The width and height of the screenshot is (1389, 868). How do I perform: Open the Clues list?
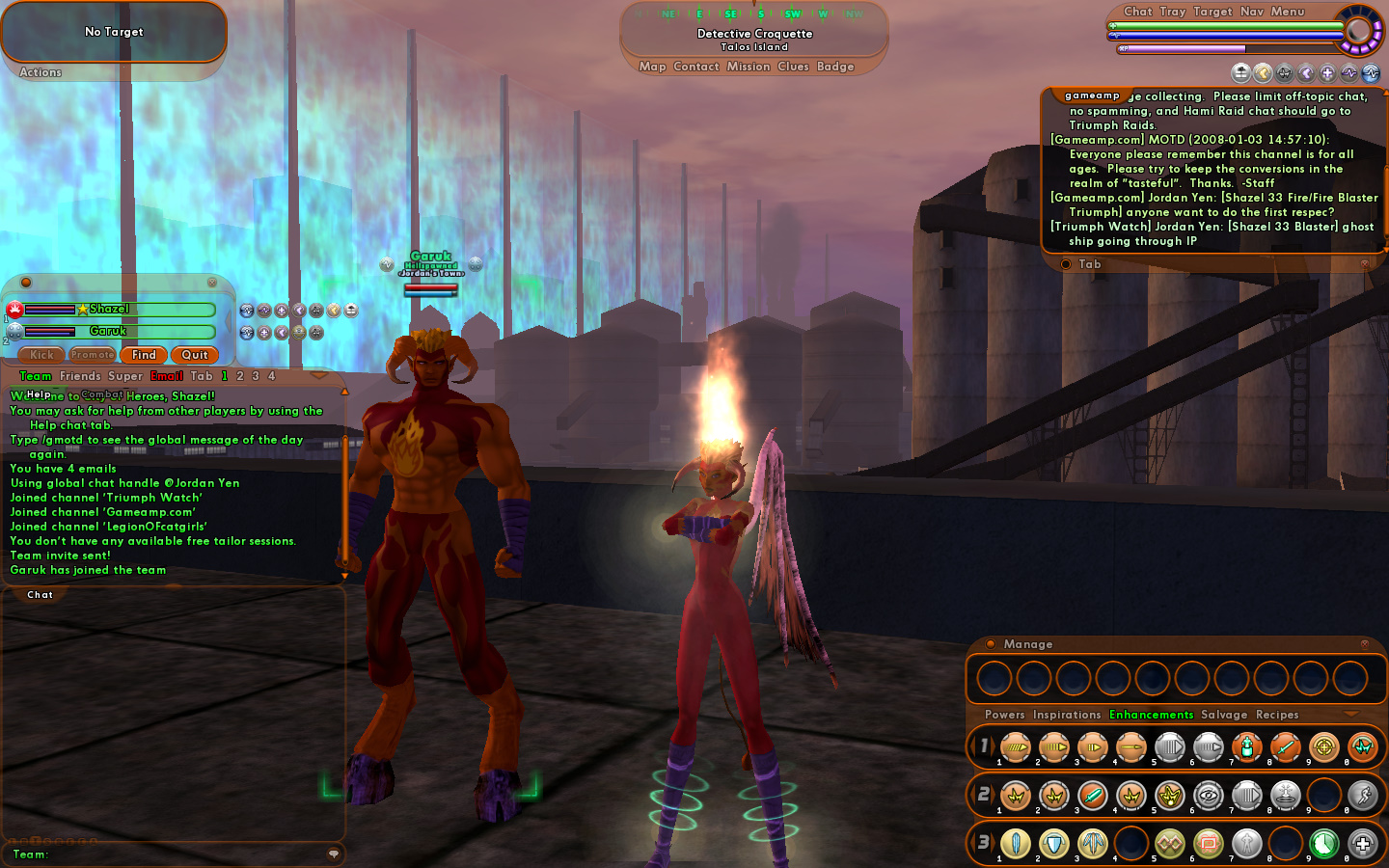click(x=793, y=67)
